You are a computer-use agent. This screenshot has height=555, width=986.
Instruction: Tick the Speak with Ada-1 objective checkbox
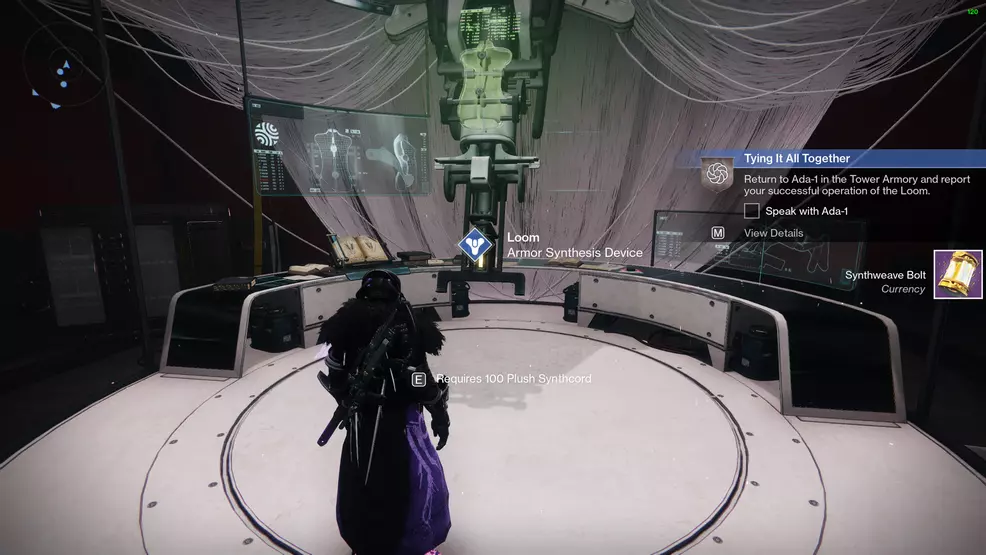(x=752, y=211)
